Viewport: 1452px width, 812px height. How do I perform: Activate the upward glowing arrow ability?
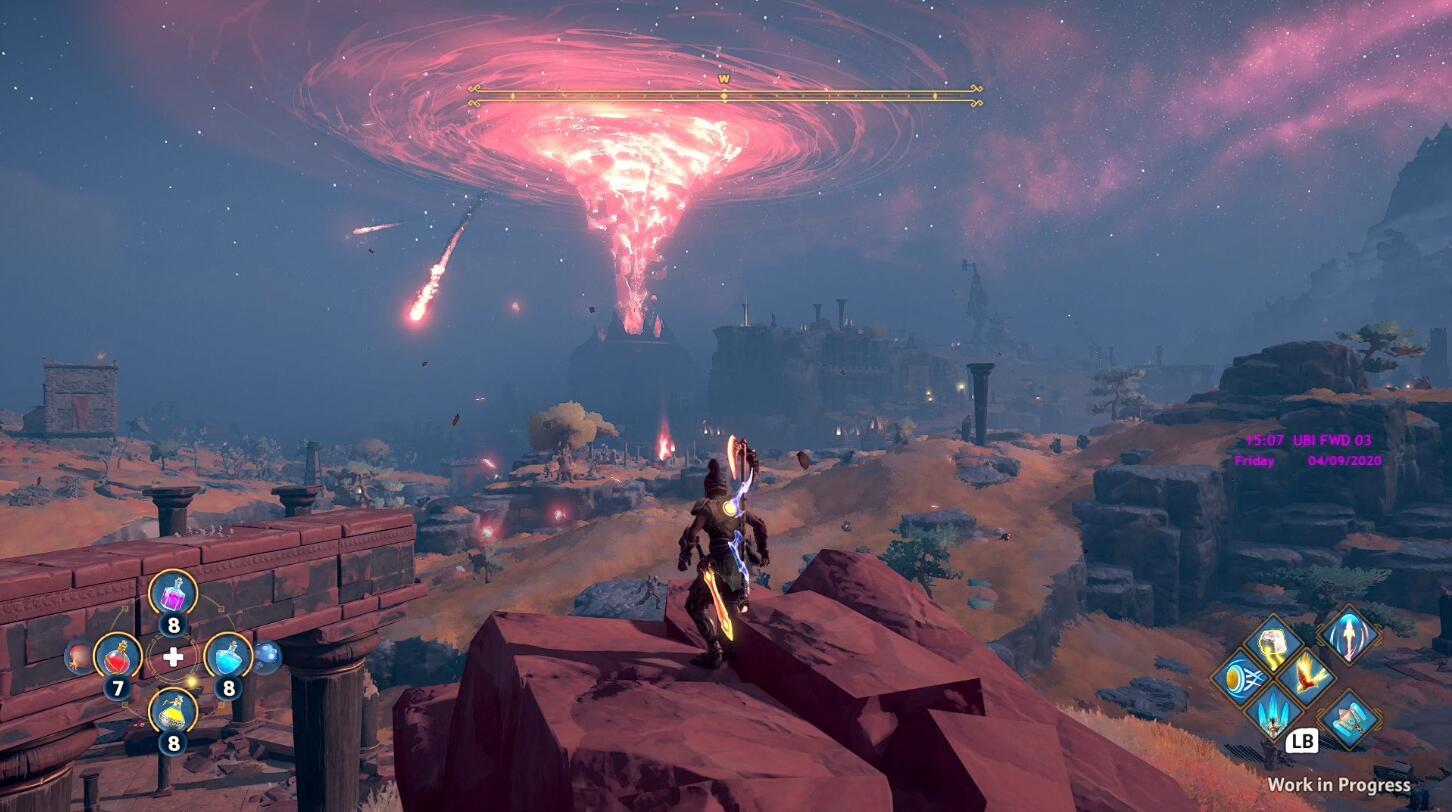pos(1348,633)
